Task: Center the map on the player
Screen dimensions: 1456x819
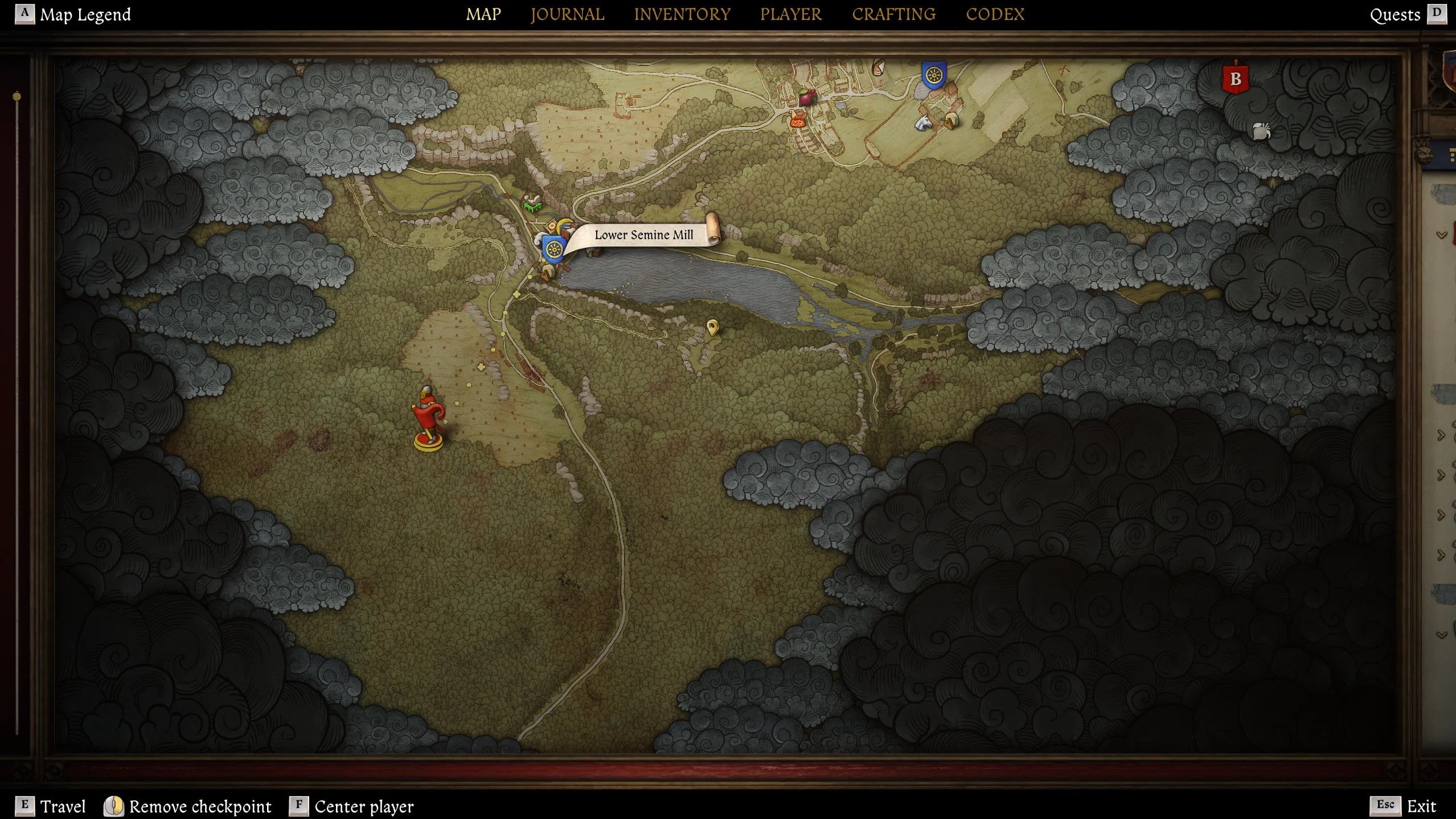Action: pos(364,806)
